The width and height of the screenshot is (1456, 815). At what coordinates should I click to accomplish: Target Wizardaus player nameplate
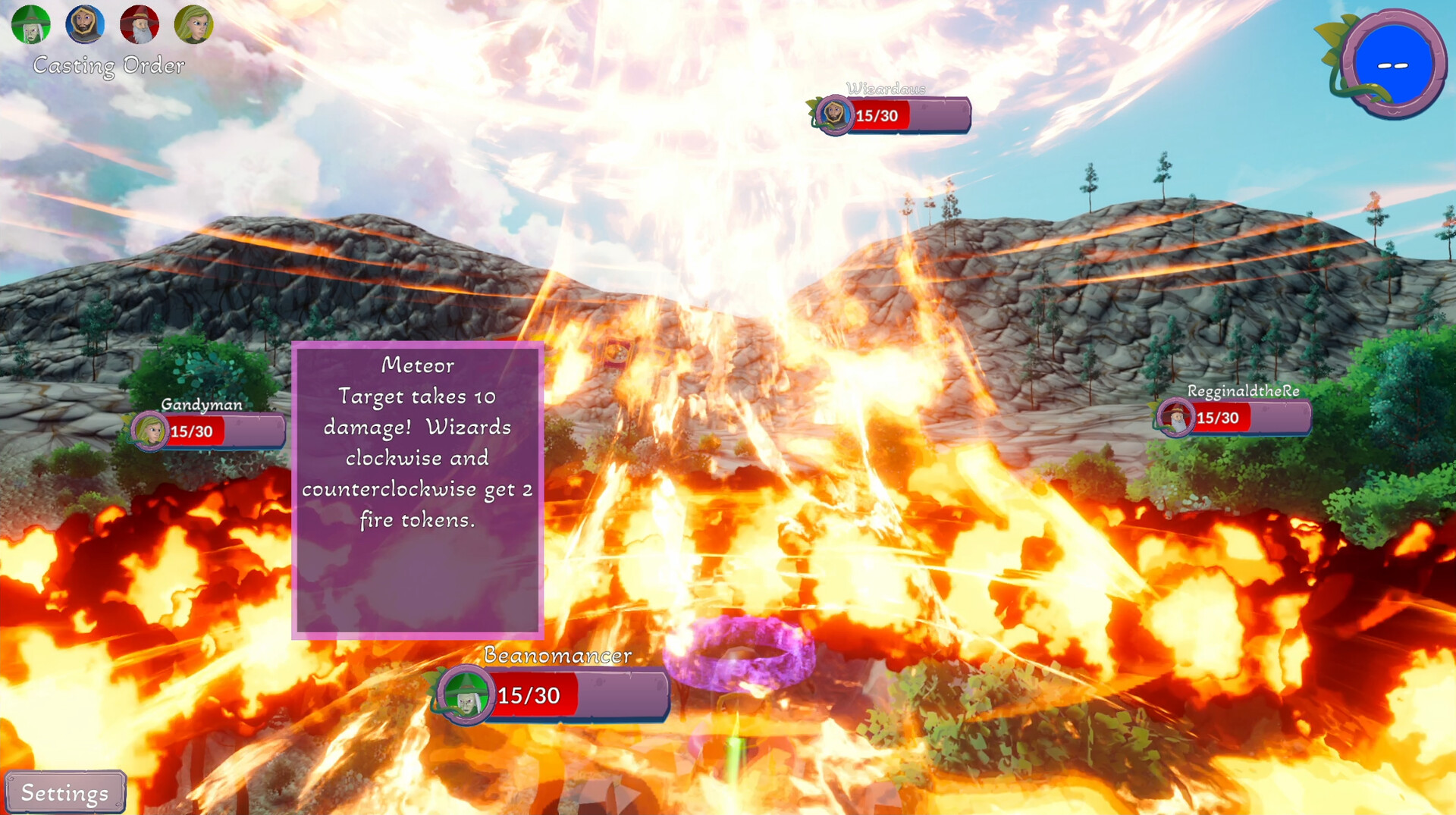[x=892, y=115]
